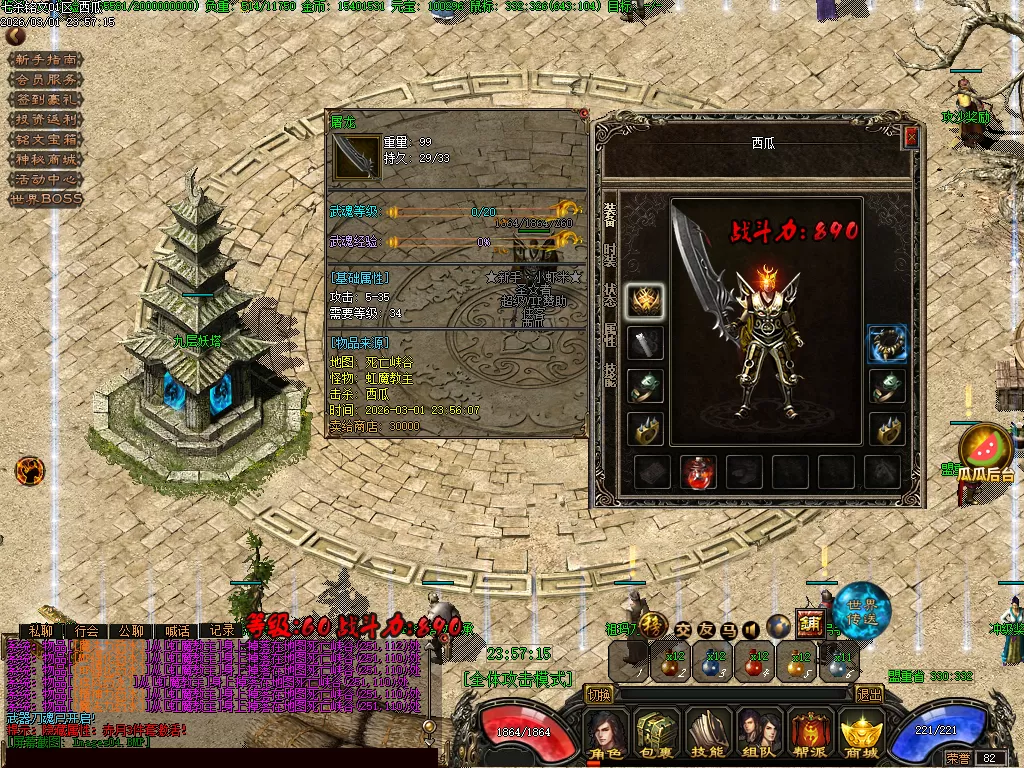Switch to the 行会 guild chat tab

pyautogui.click(x=87, y=631)
